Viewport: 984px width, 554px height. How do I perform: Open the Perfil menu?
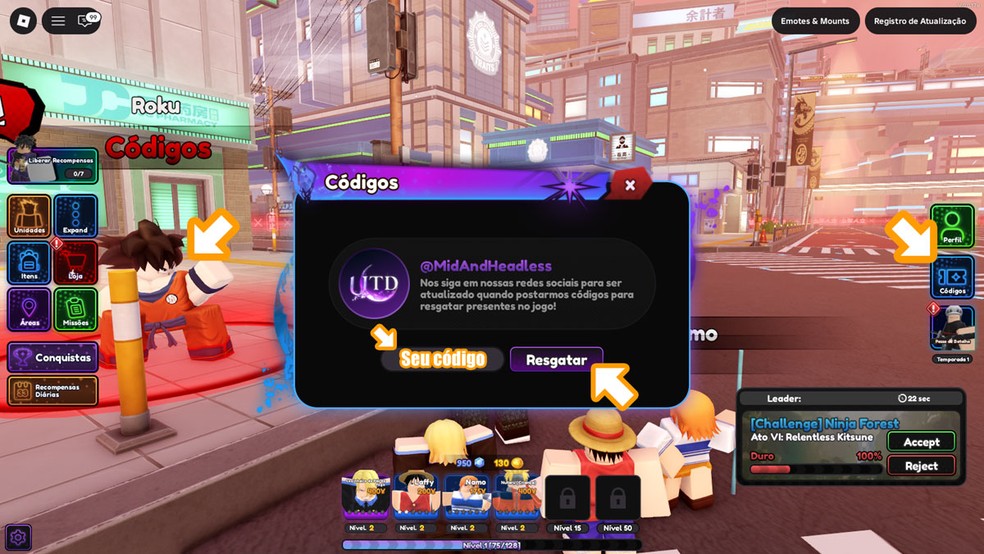[952, 226]
